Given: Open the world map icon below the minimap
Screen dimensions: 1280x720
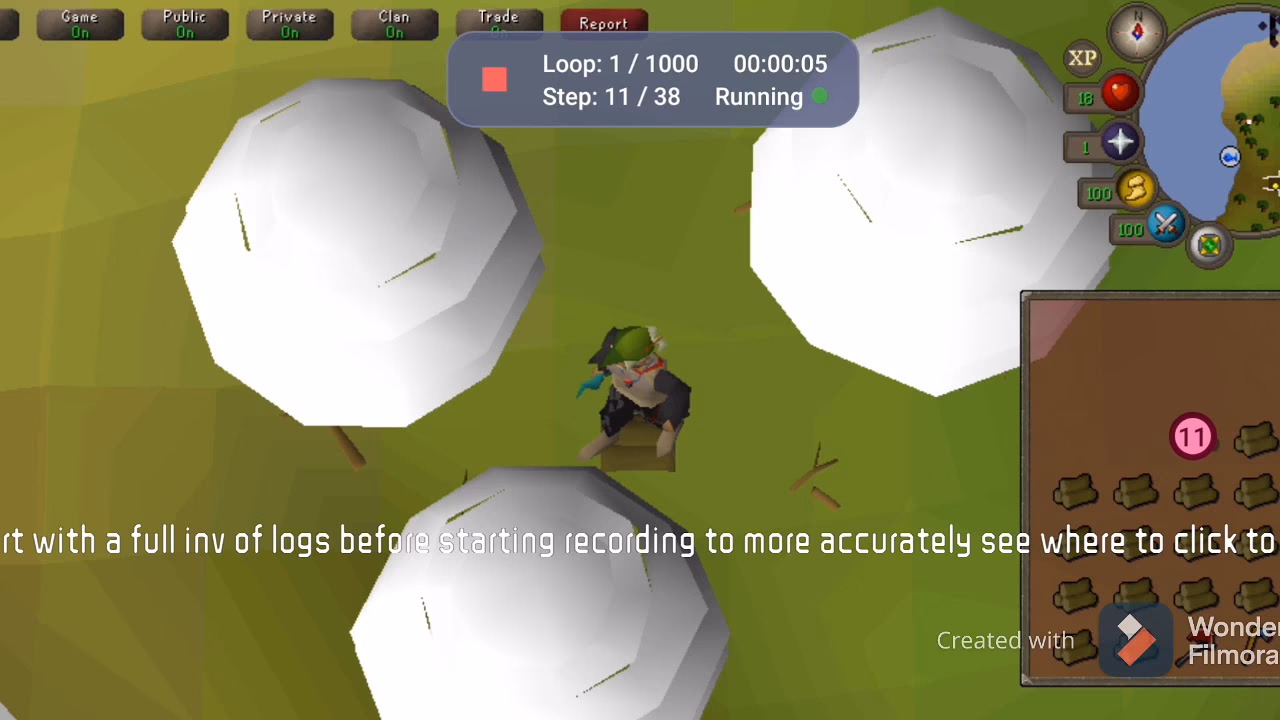Looking at the screenshot, I should pyautogui.click(x=1208, y=243).
